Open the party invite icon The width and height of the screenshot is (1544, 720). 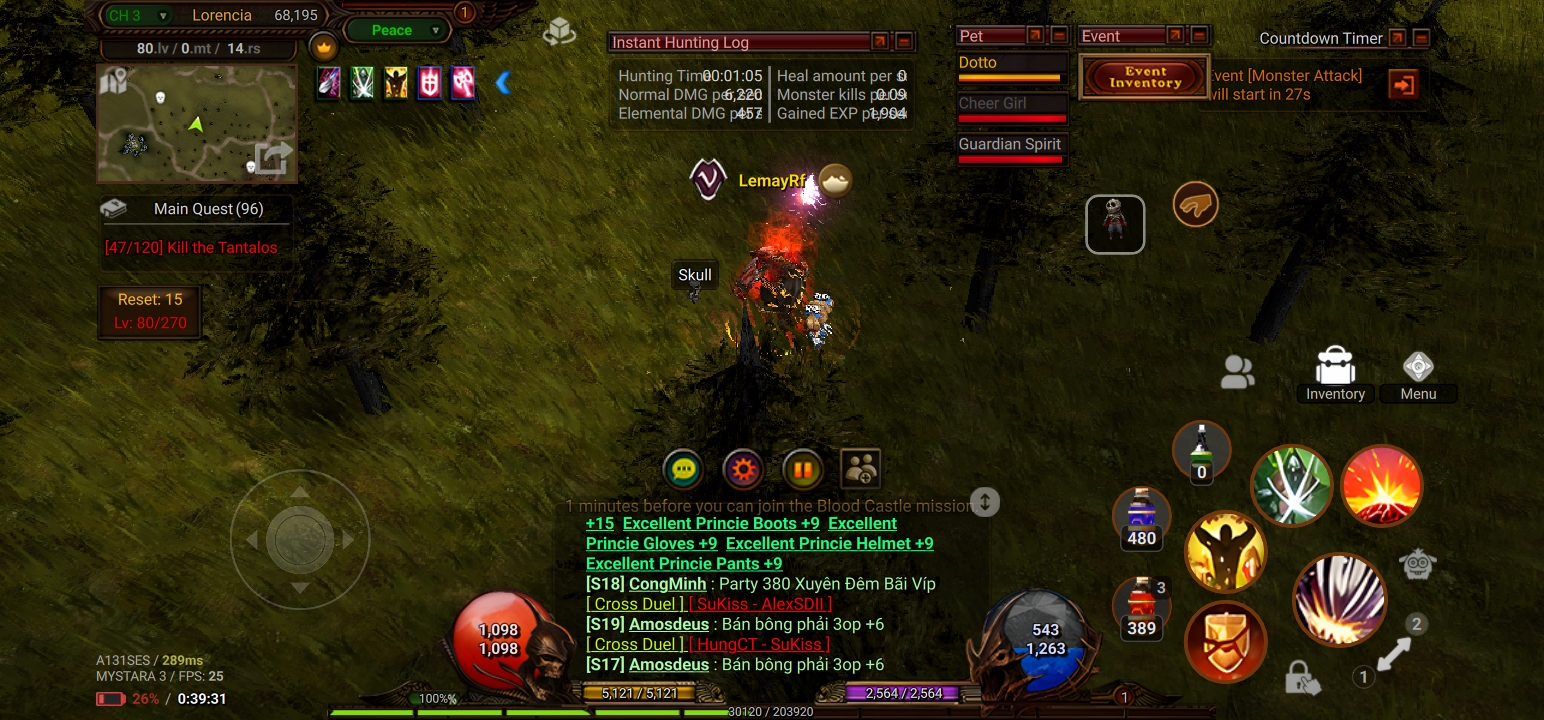[x=861, y=469]
